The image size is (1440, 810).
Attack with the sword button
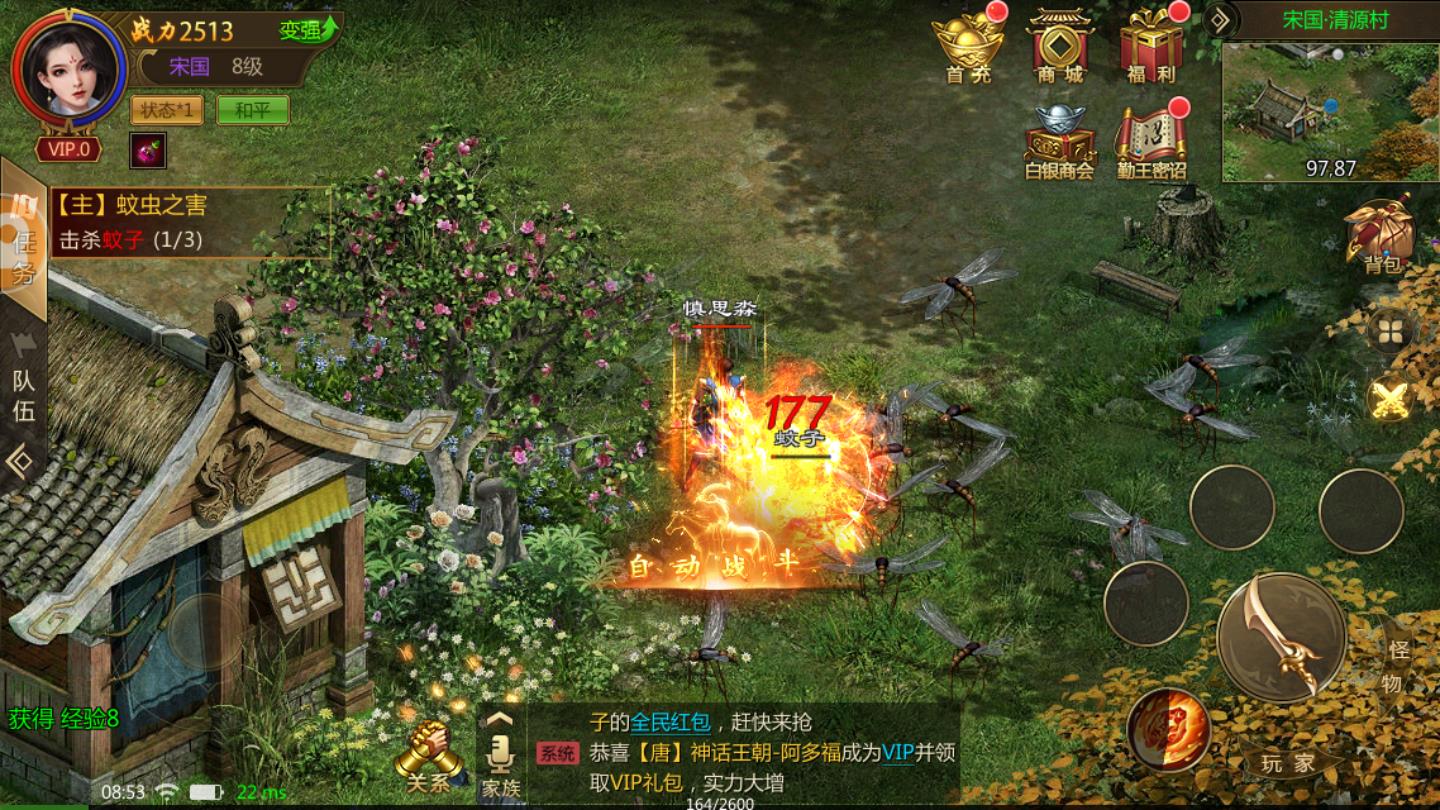(1281, 637)
